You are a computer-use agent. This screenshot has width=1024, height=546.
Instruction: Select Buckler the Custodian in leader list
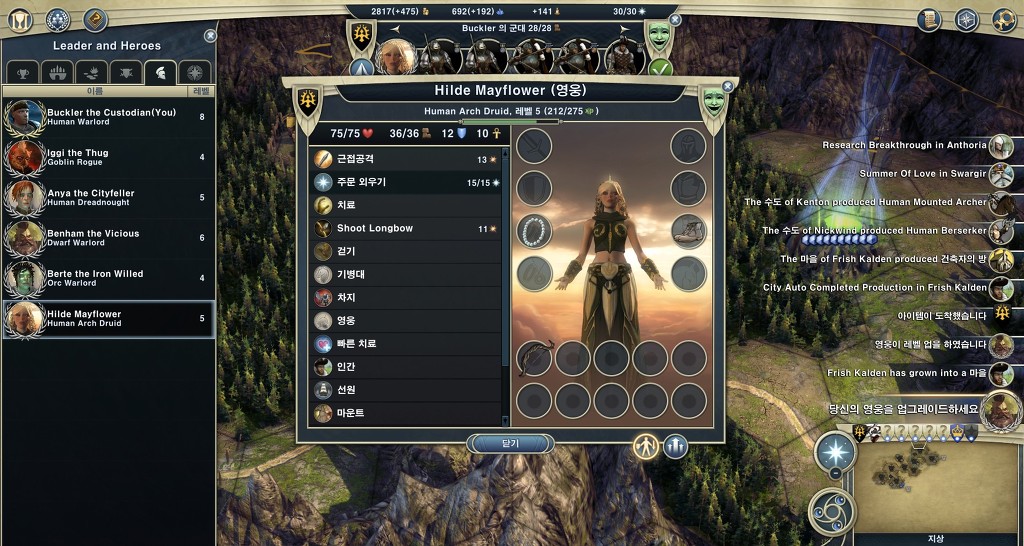[108, 118]
